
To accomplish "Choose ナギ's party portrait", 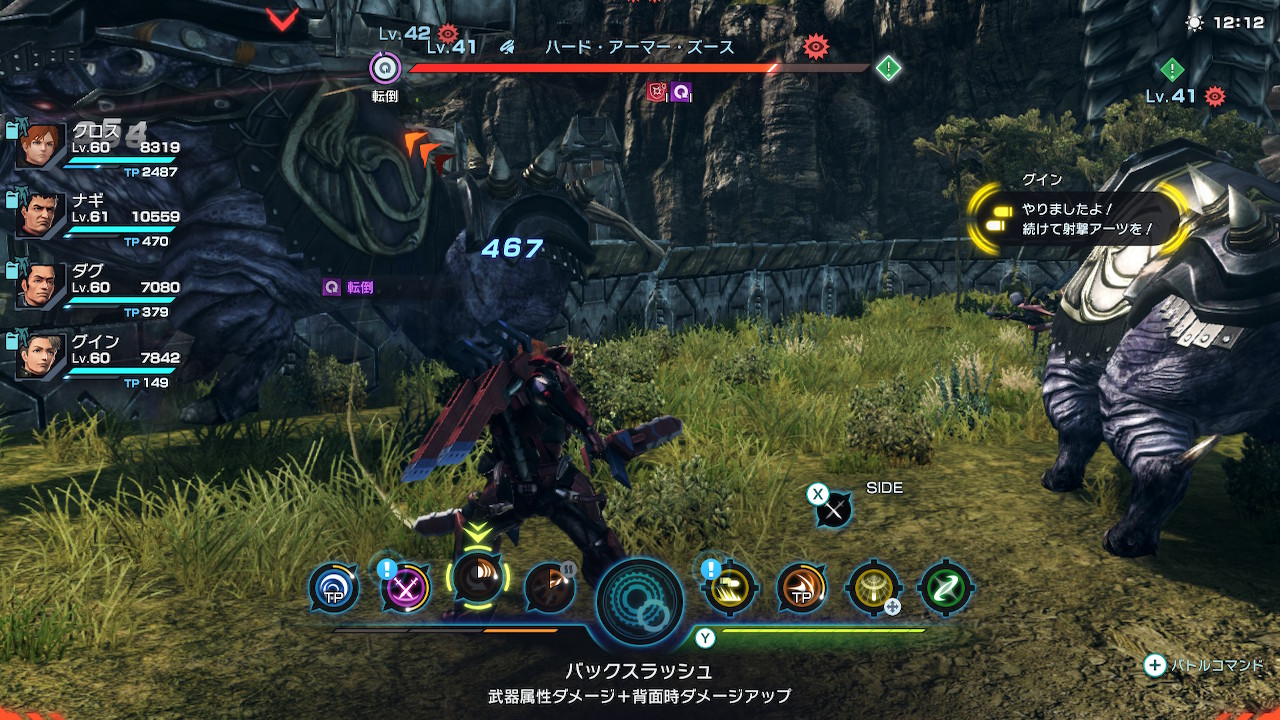I will pos(40,216).
